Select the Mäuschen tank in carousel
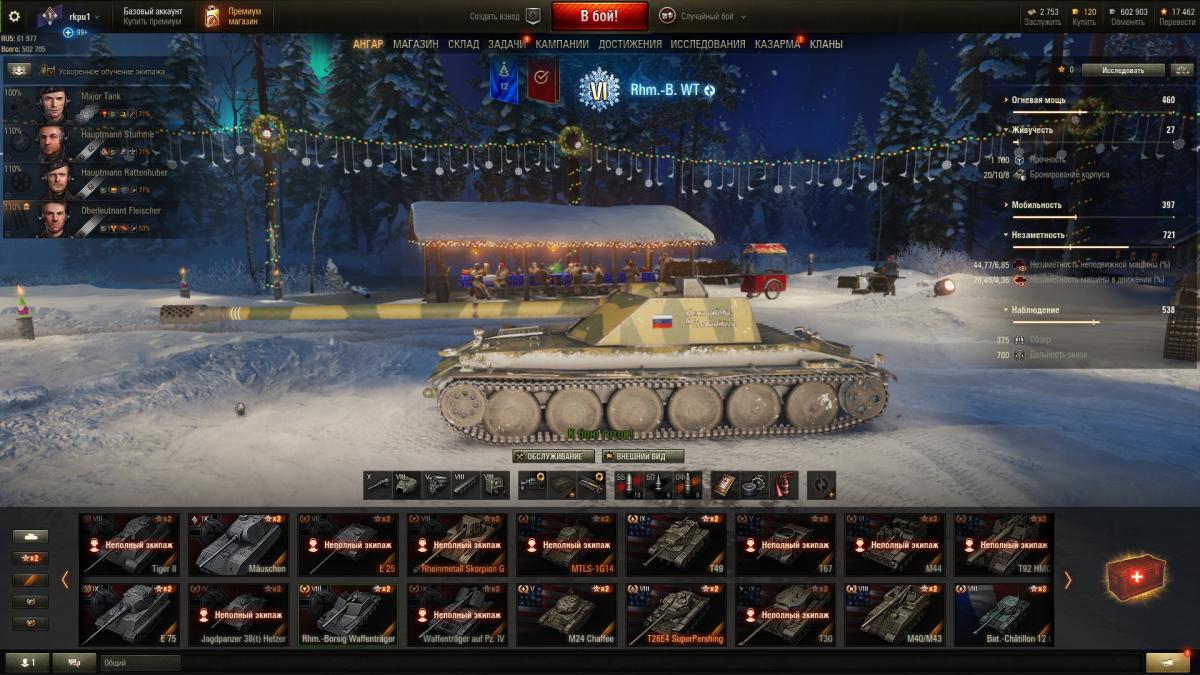Image resolution: width=1200 pixels, height=675 pixels. click(237, 545)
